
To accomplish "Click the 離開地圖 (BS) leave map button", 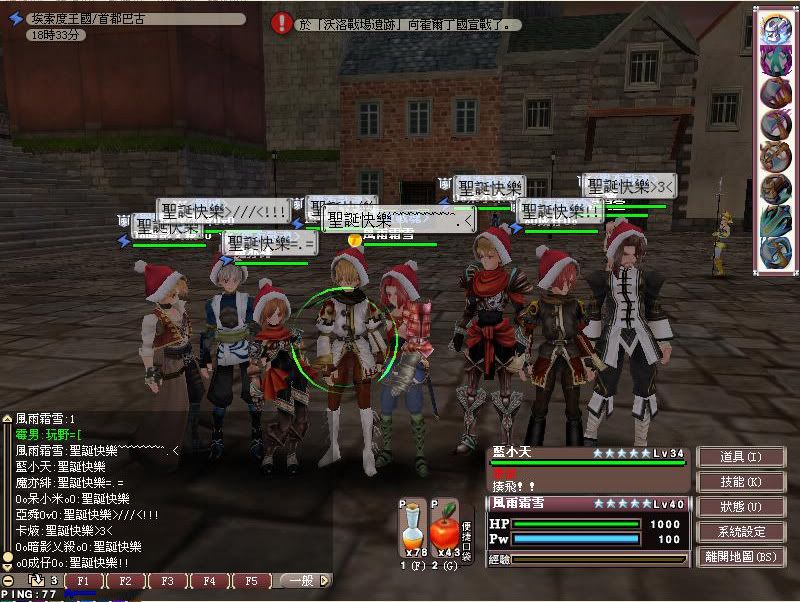I will point(740,557).
